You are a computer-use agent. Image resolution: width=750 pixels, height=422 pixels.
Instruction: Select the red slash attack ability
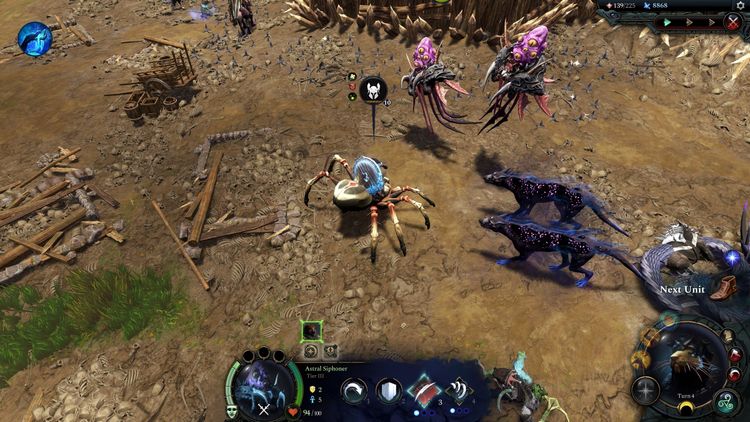(422, 390)
